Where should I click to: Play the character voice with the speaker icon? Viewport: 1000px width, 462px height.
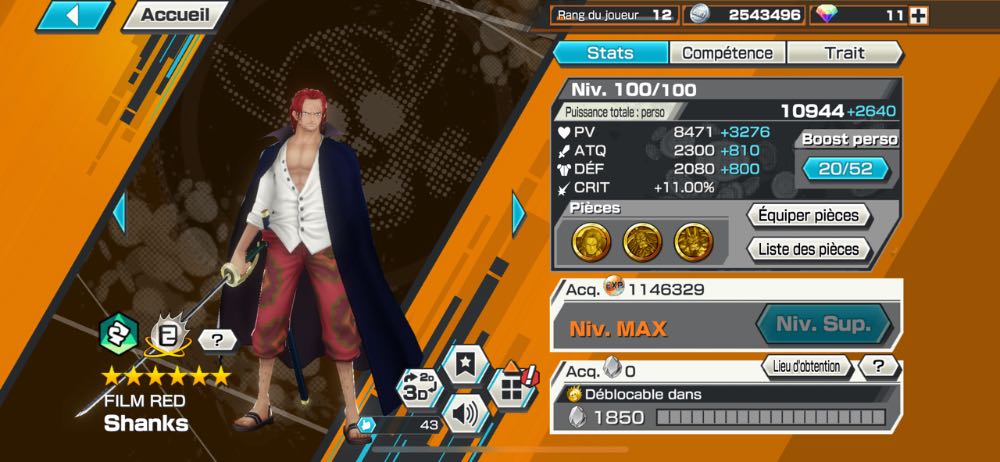click(x=465, y=413)
